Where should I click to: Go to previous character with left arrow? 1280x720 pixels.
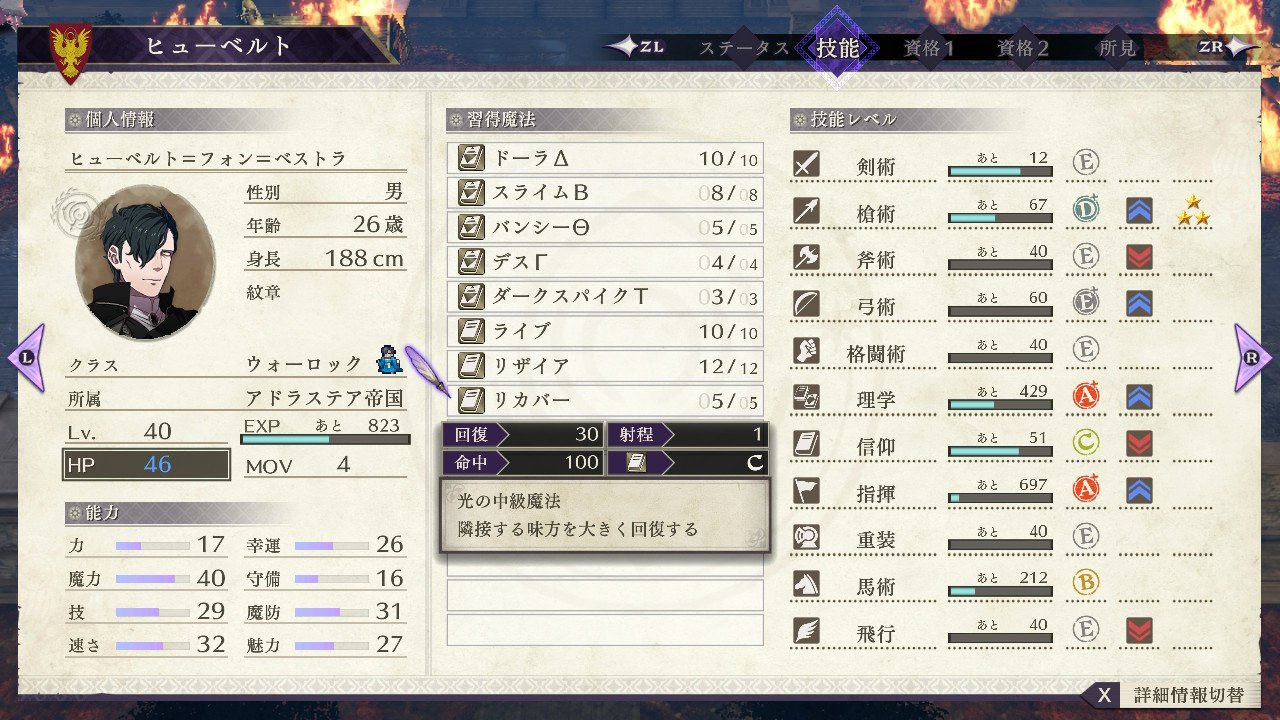tap(26, 357)
